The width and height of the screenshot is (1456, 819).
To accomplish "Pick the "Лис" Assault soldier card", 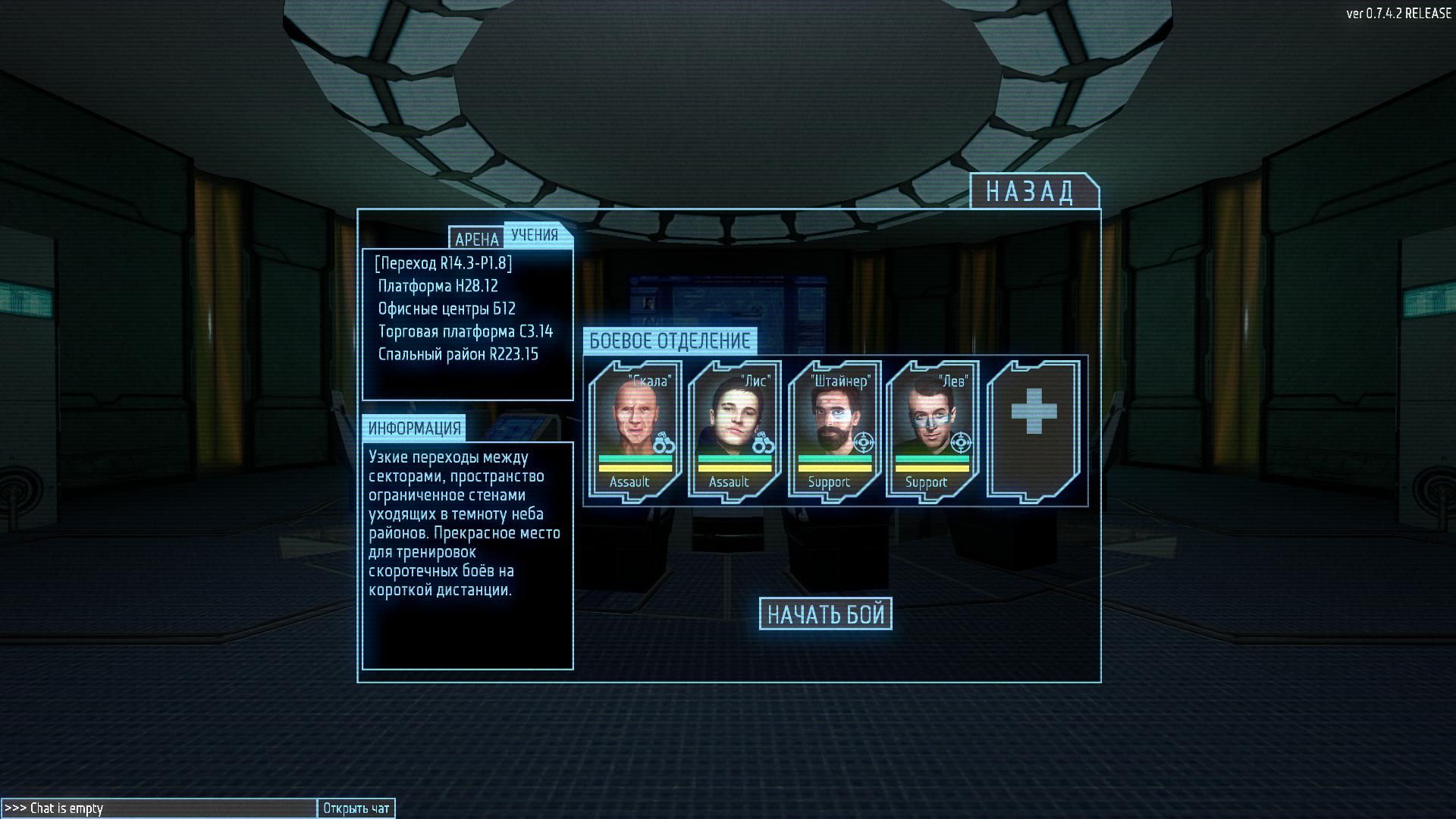I will click(734, 431).
